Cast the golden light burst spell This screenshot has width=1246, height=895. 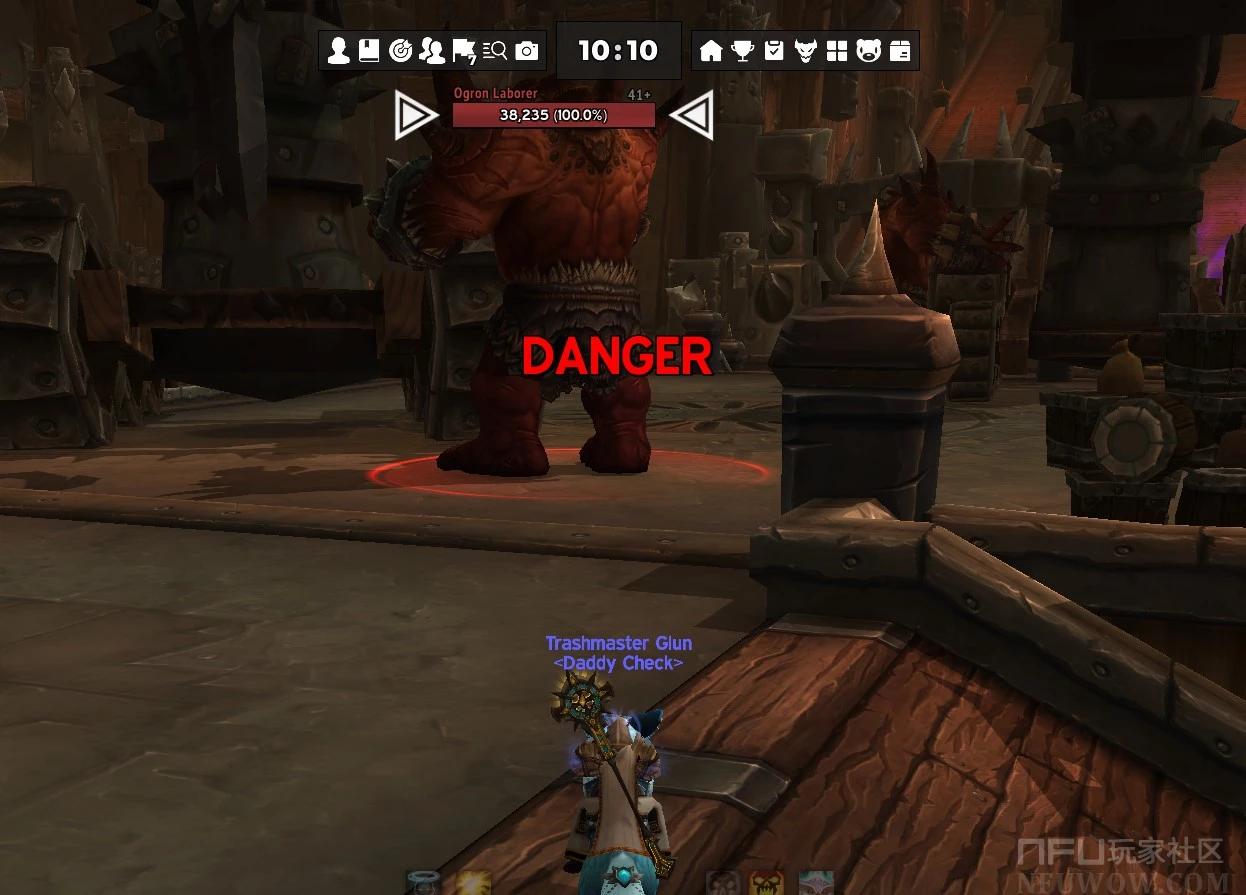[x=471, y=883]
